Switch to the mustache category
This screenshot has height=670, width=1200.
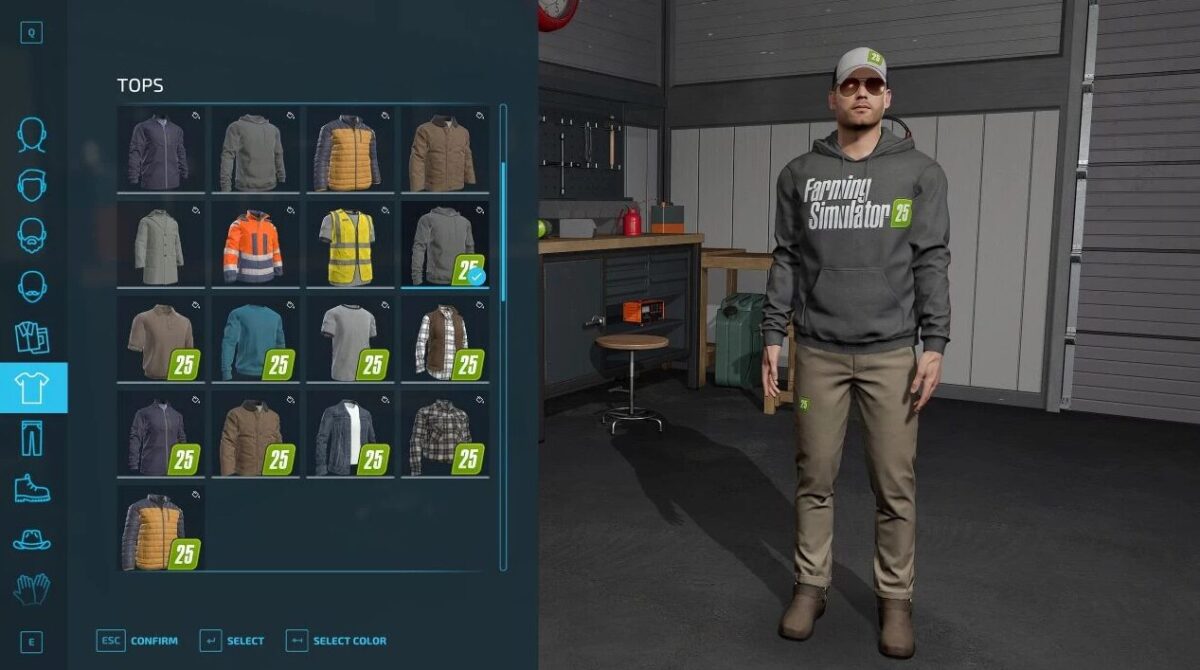tap(32, 287)
